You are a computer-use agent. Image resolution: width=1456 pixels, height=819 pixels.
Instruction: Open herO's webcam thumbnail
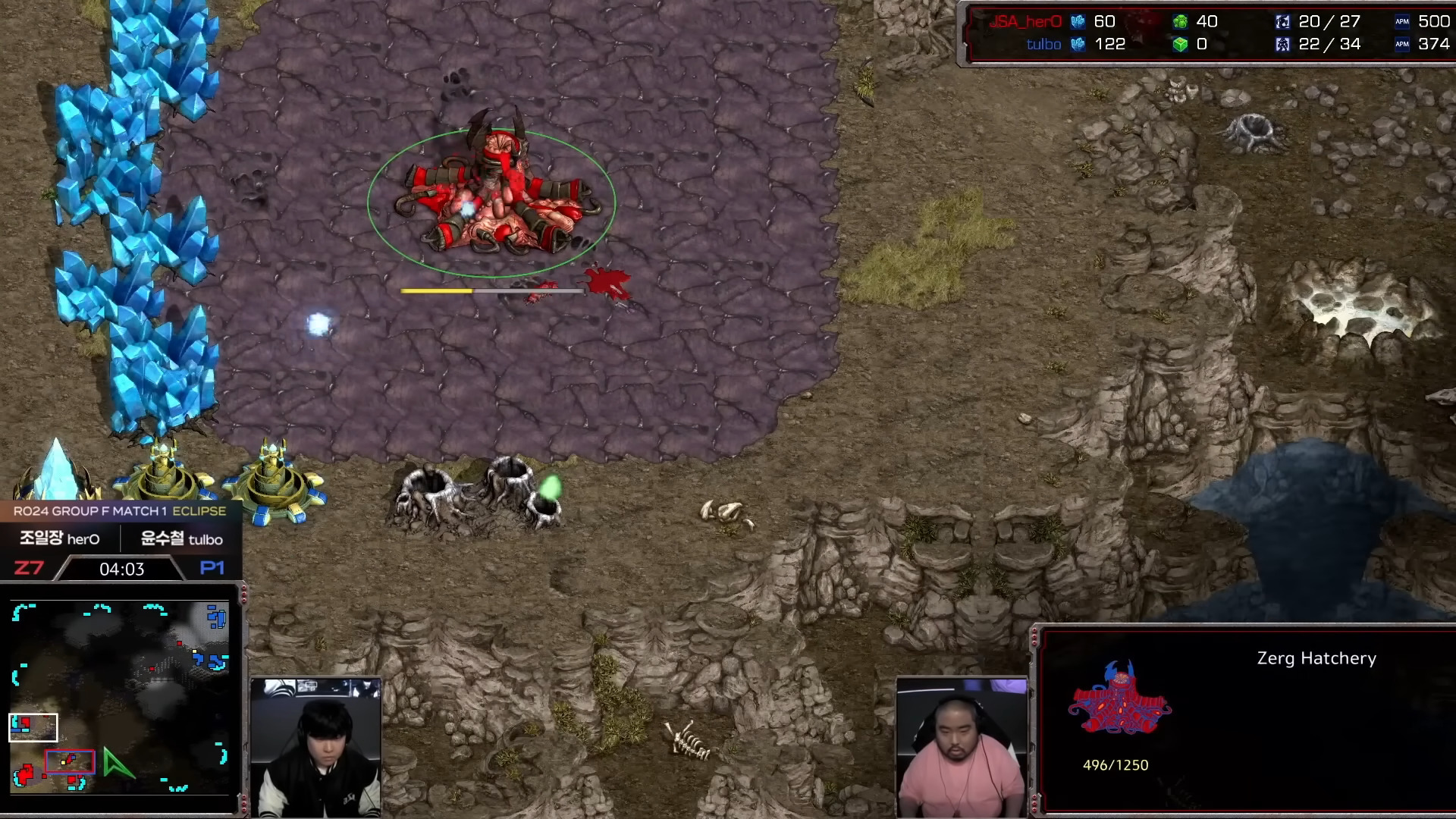316,747
